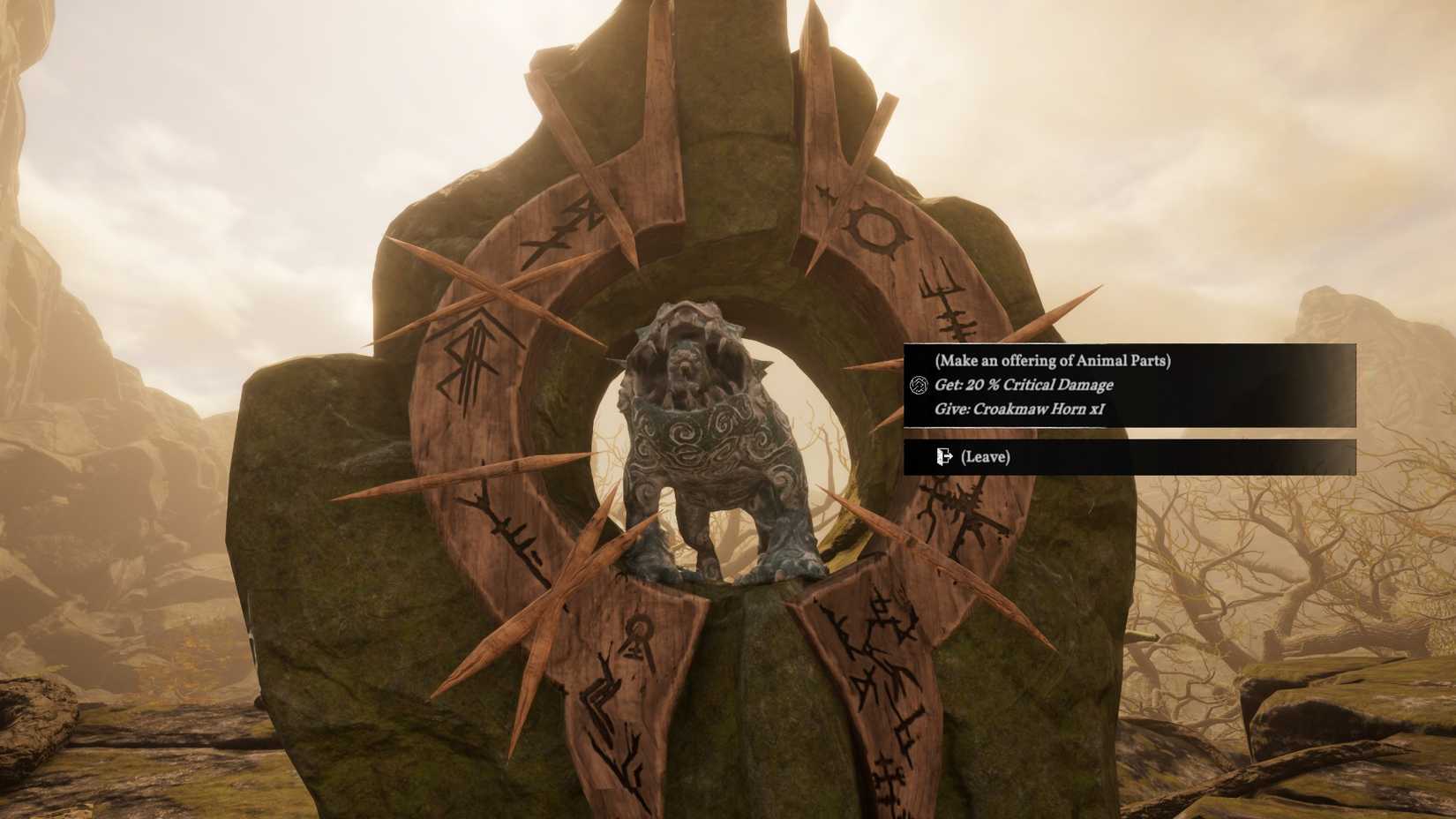
Task: Click the circular knot emblem beside the Get line
Action: [x=918, y=385]
